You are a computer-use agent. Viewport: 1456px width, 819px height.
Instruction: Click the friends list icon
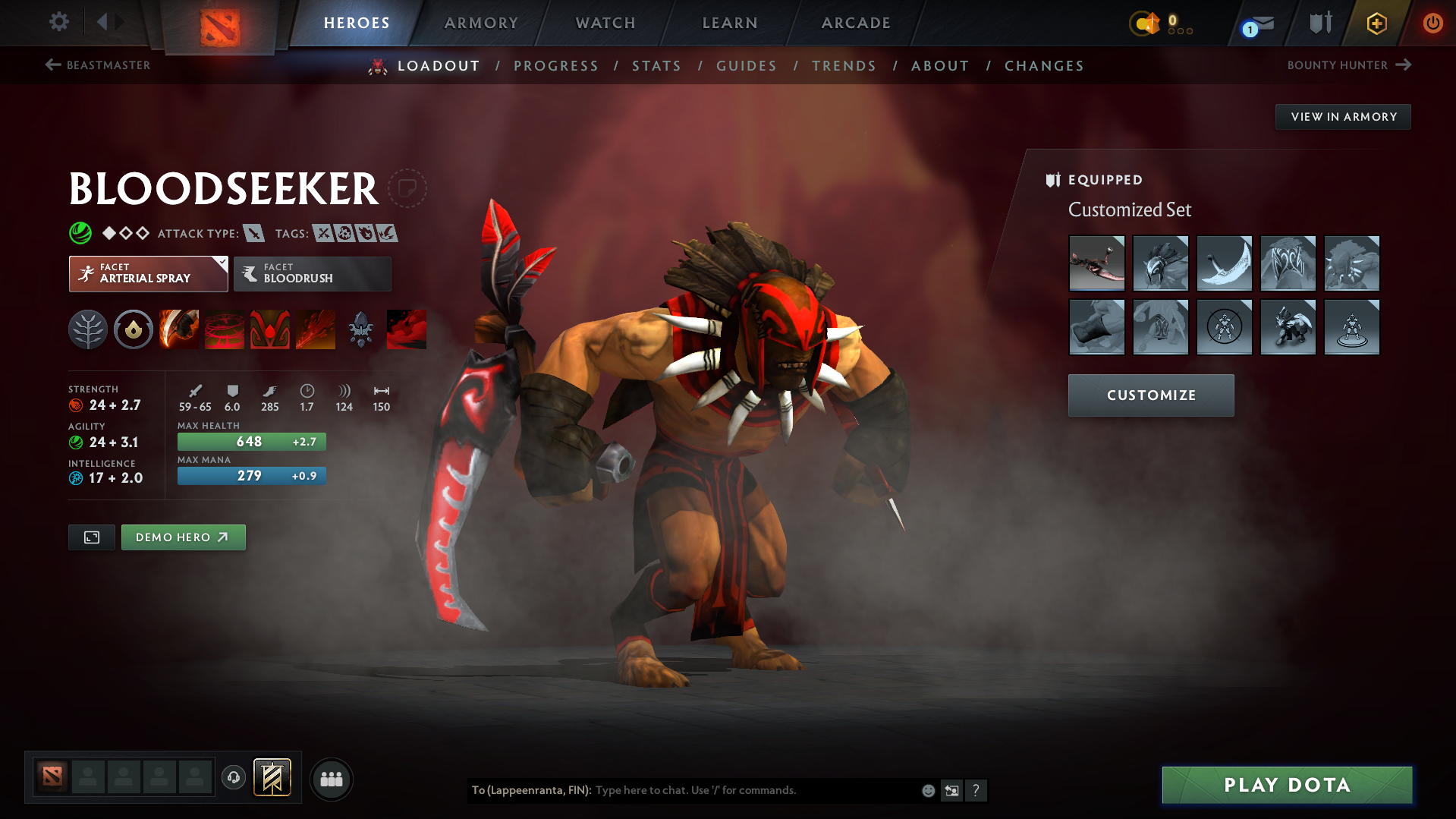tap(331, 779)
